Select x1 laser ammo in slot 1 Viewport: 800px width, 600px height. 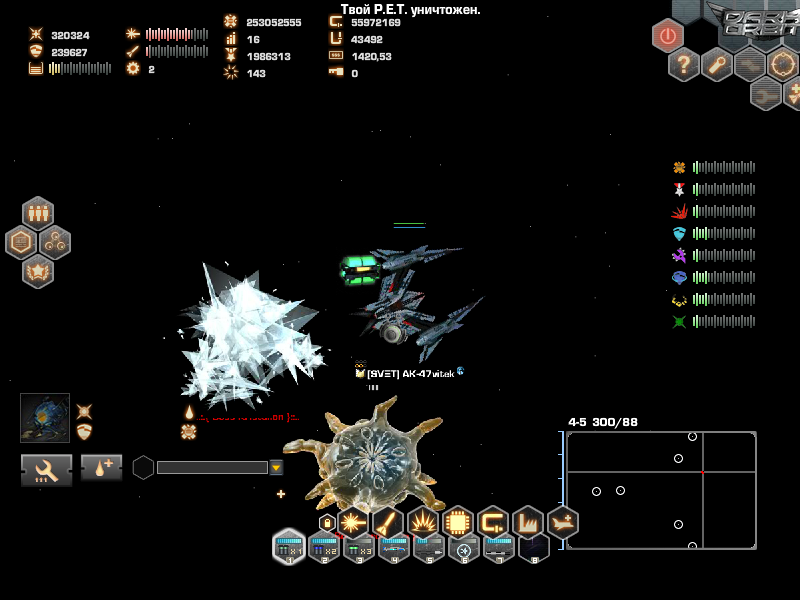tap(289, 547)
